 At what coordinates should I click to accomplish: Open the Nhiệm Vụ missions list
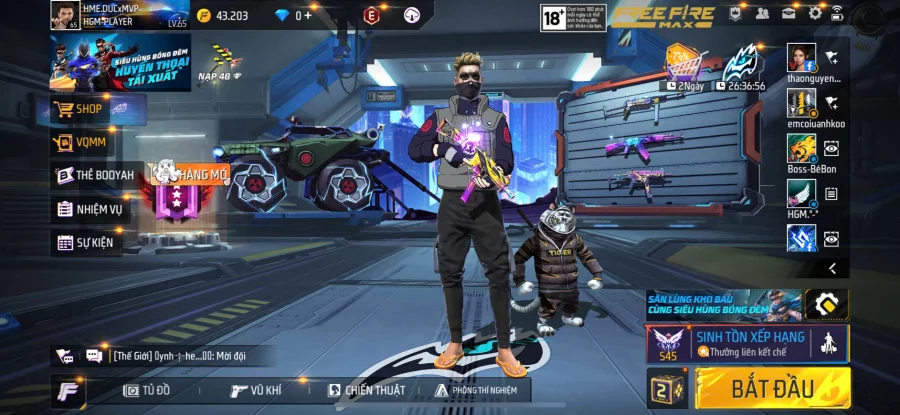tap(90, 209)
